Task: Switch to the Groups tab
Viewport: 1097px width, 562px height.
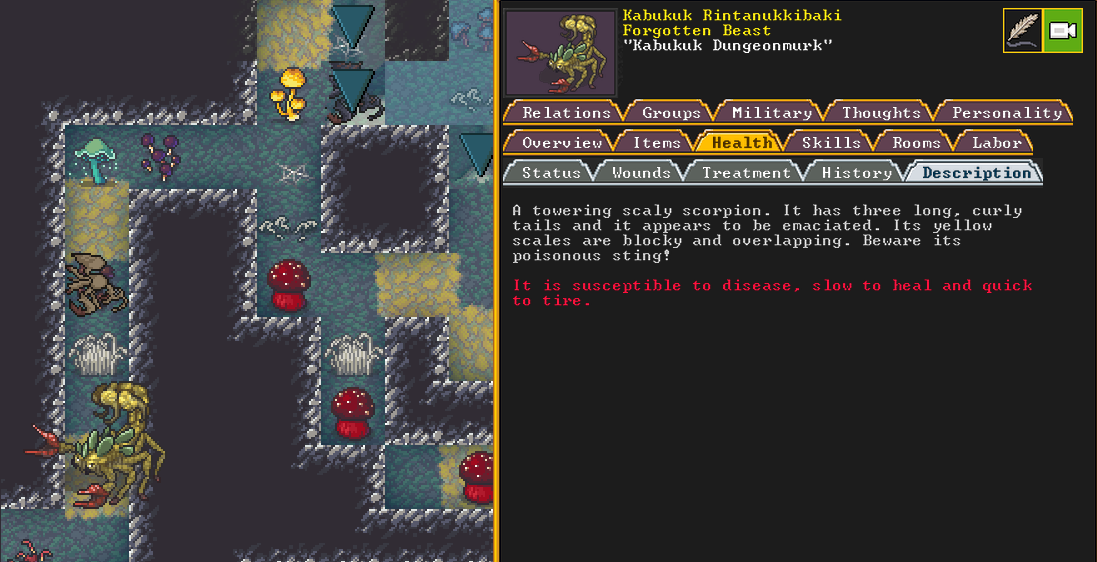Action: click(671, 113)
